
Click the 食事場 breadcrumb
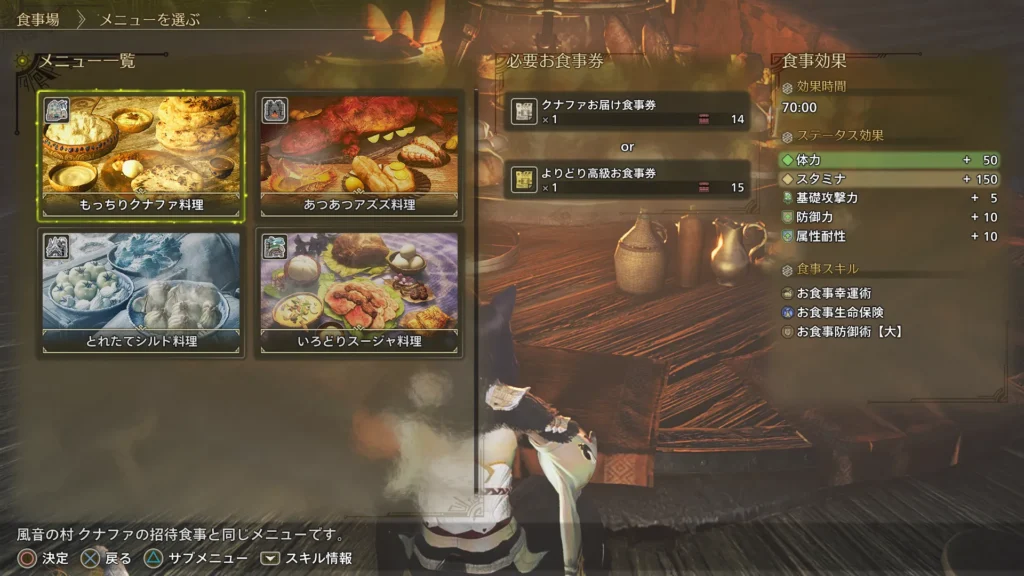pos(38,19)
